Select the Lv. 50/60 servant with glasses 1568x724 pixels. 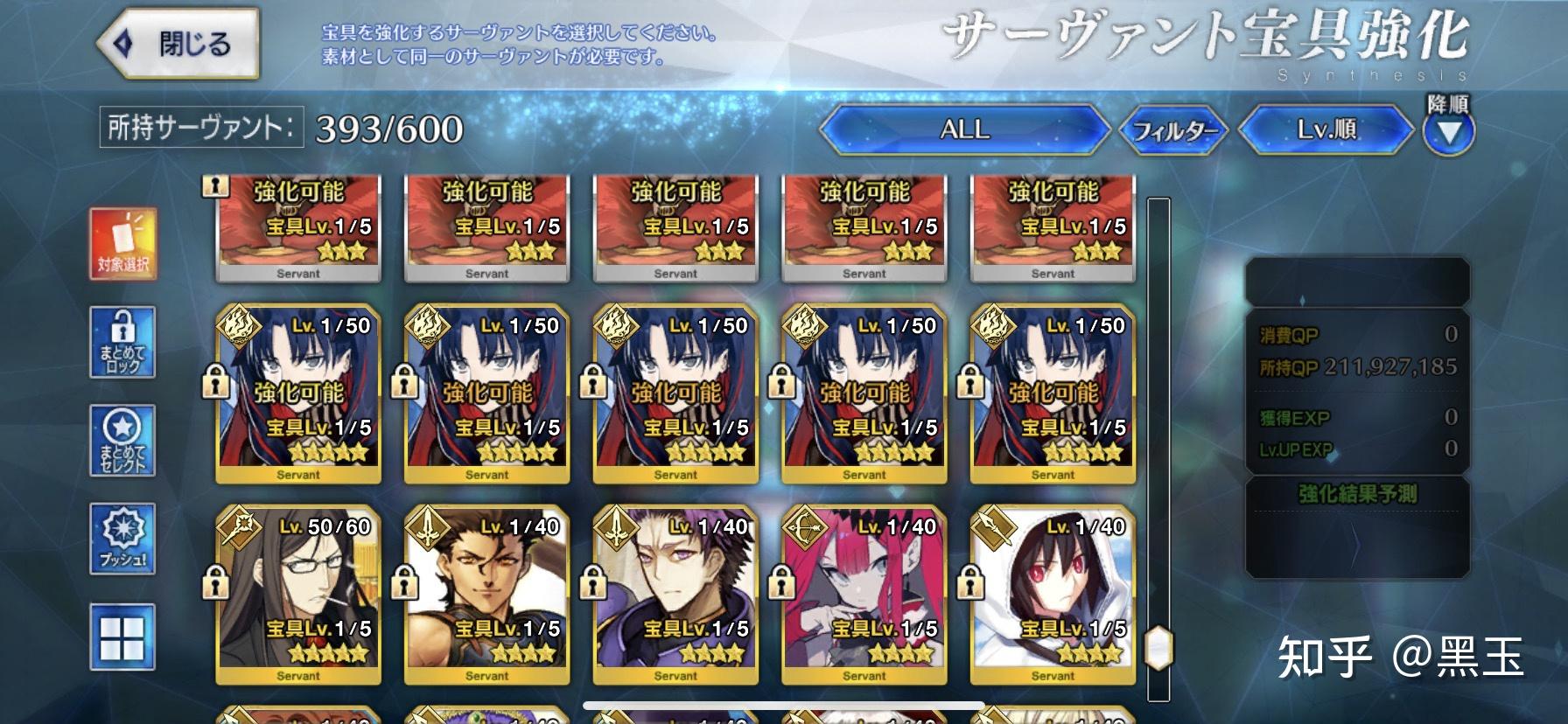[x=298, y=595]
